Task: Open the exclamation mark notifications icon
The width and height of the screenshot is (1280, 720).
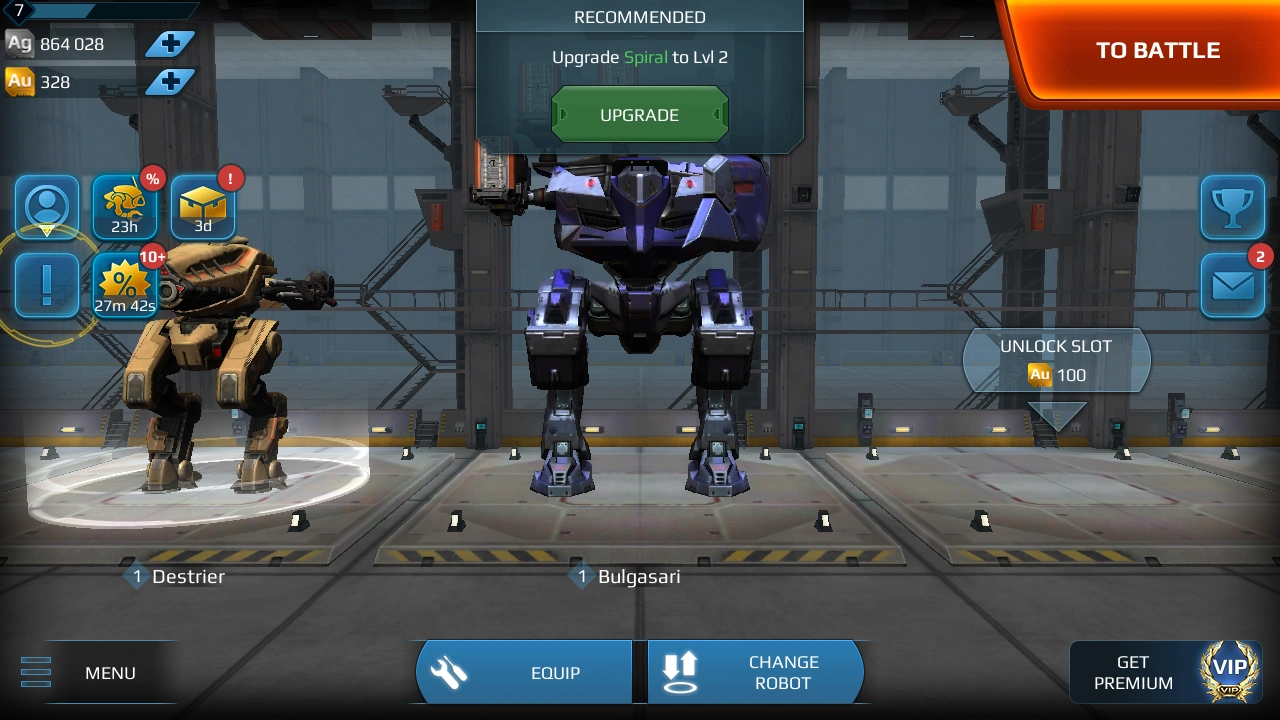Action: click(x=46, y=286)
